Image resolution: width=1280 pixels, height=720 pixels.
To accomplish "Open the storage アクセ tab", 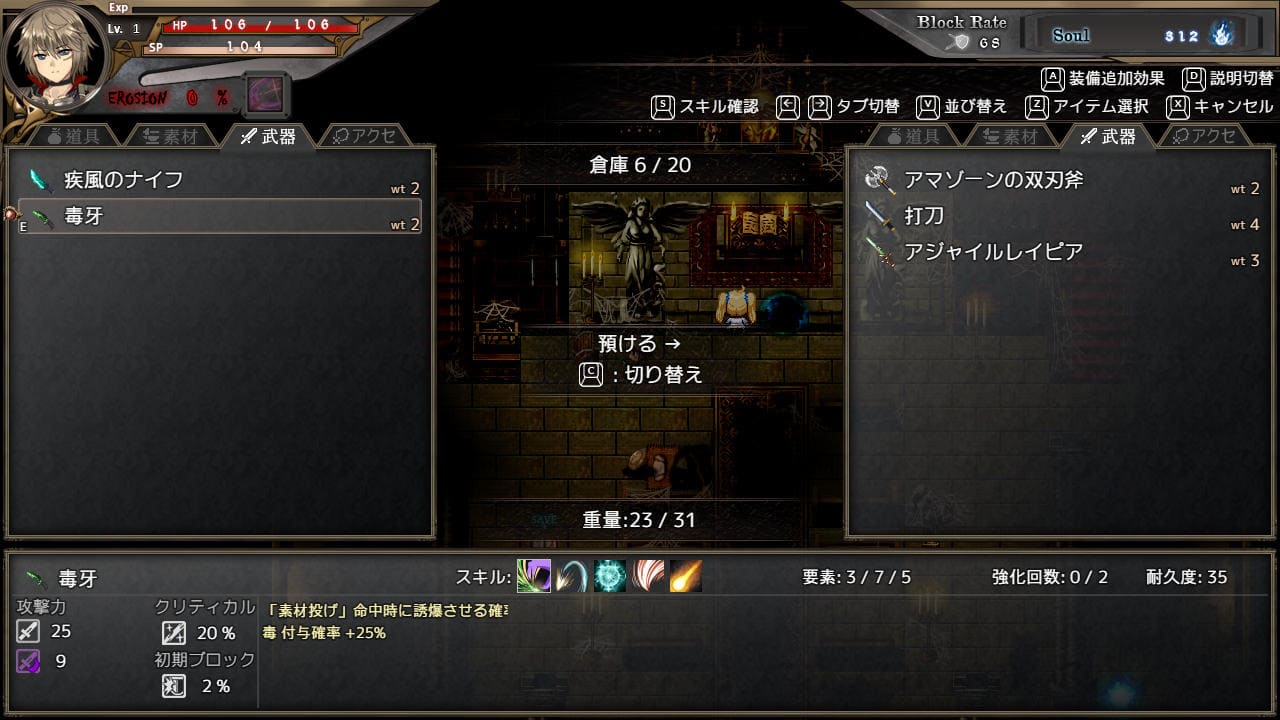I will point(1205,136).
